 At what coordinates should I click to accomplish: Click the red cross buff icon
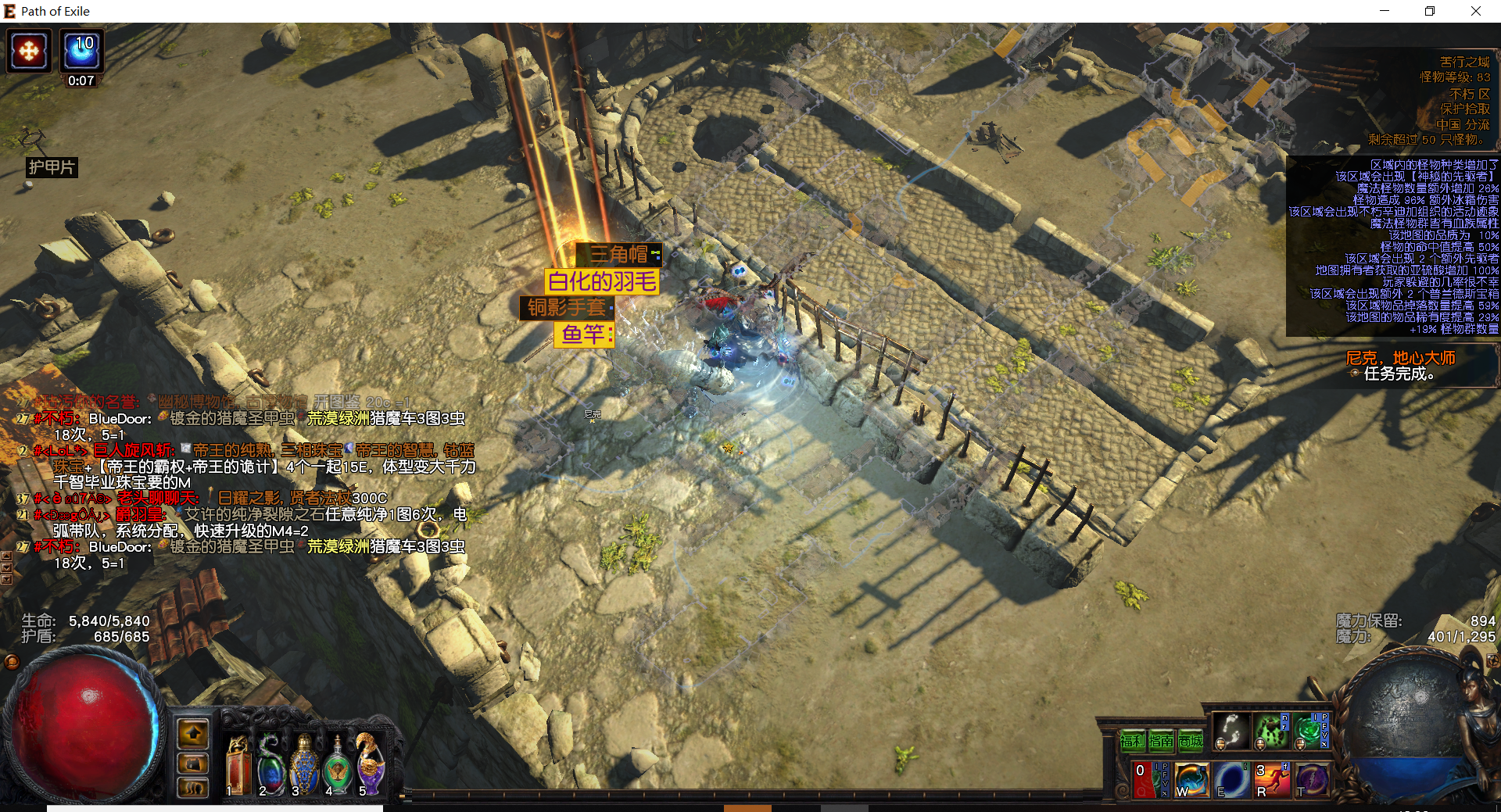[29, 52]
